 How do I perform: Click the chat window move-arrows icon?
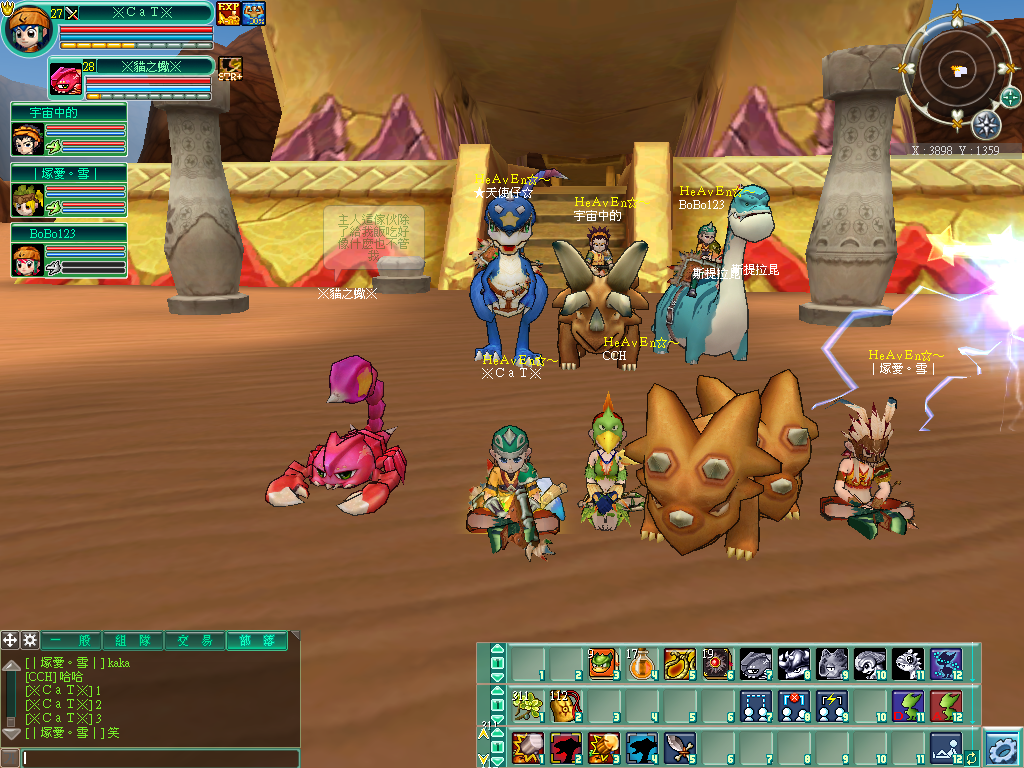point(10,640)
